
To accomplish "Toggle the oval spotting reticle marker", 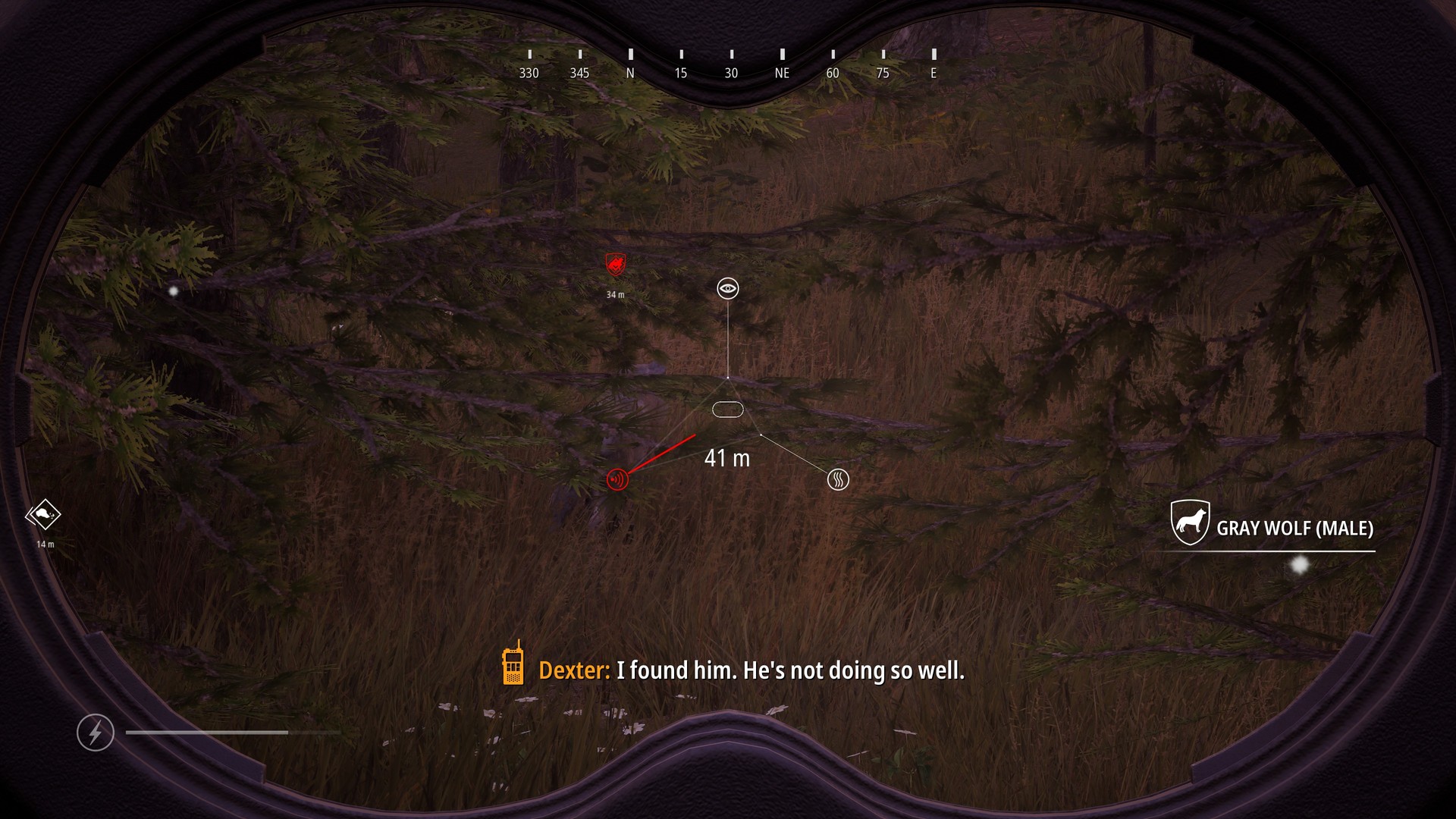I will pos(727,409).
